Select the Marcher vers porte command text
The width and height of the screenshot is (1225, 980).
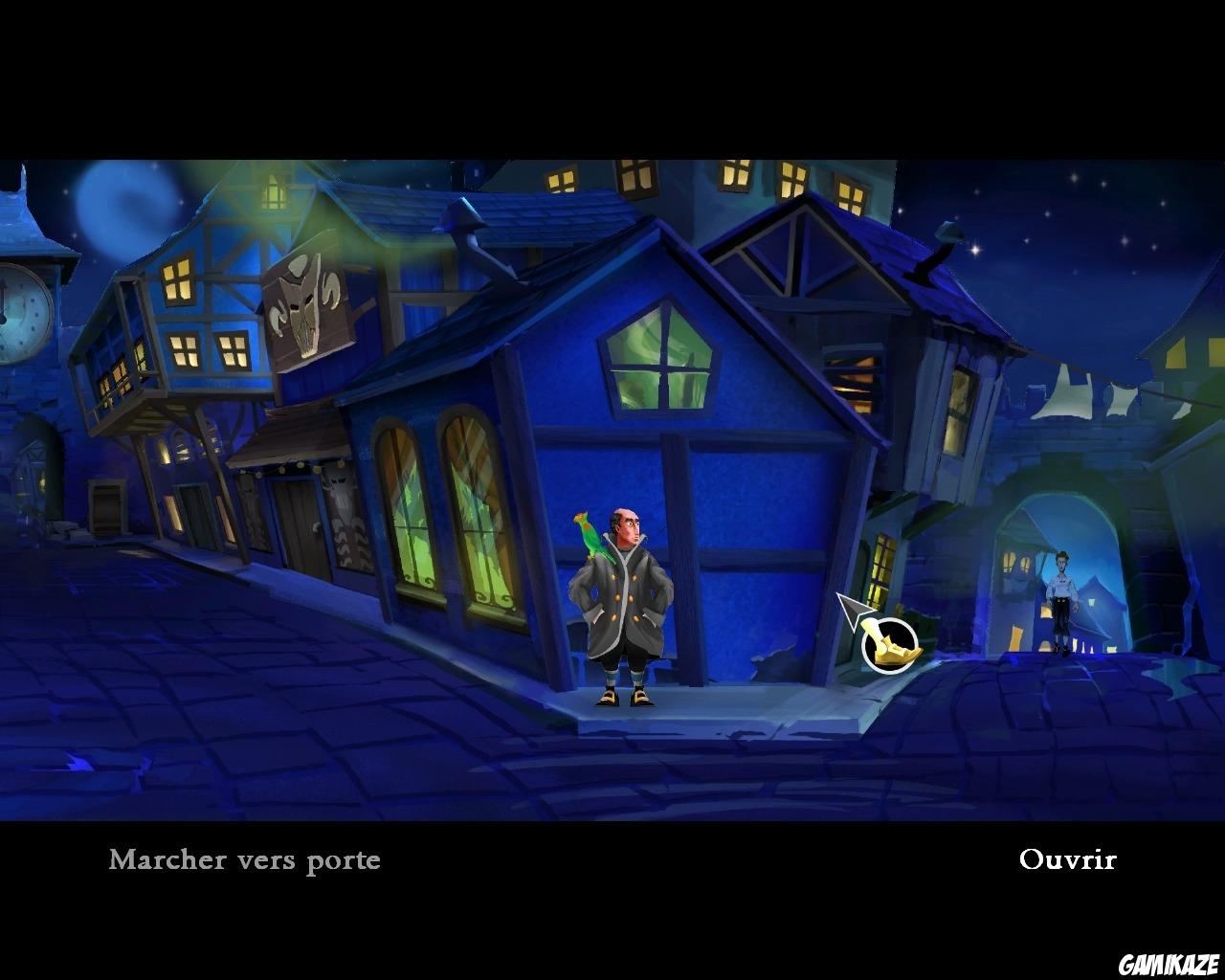pyautogui.click(x=244, y=859)
